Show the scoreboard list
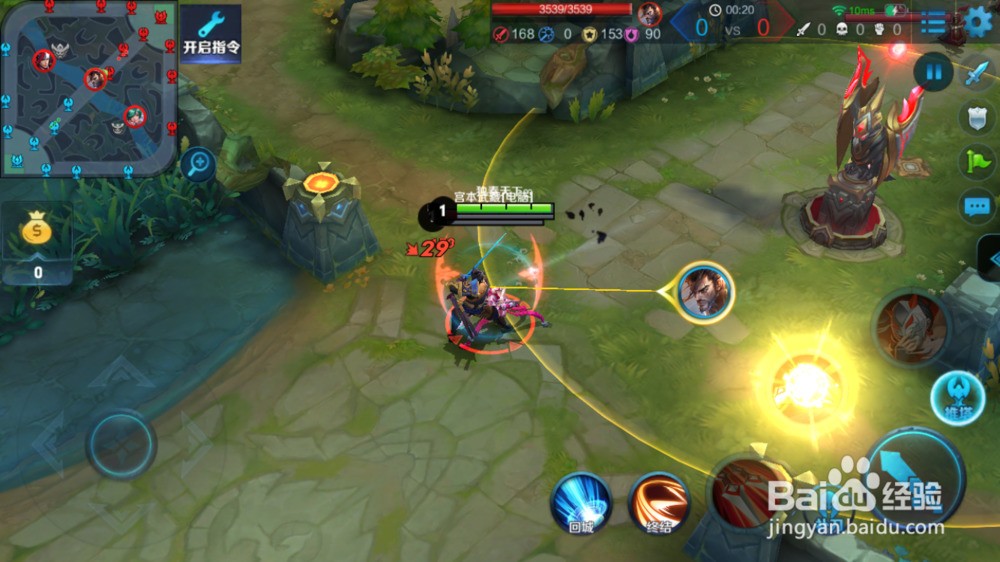This screenshot has width=1000, height=562. click(x=933, y=22)
